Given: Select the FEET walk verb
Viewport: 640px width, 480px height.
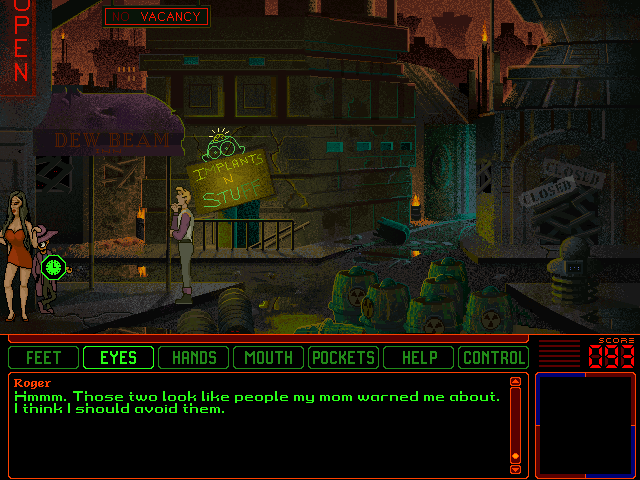Looking at the screenshot, I should [x=43, y=357].
